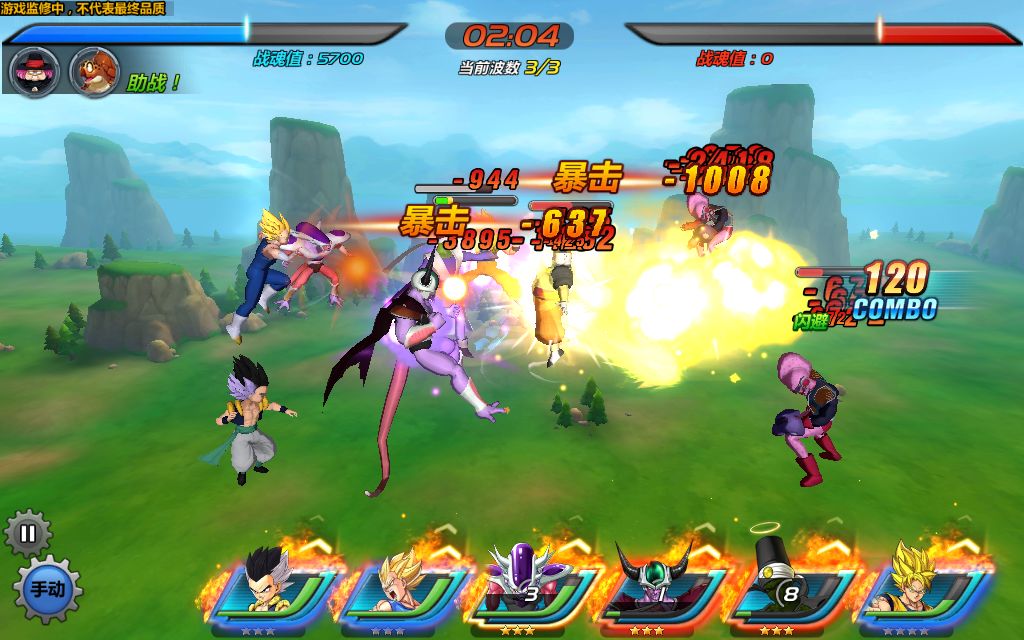The width and height of the screenshot is (1024, 640).
Task: Toggle the blue 手动 manual mode button
Action: tap(47, 589)
